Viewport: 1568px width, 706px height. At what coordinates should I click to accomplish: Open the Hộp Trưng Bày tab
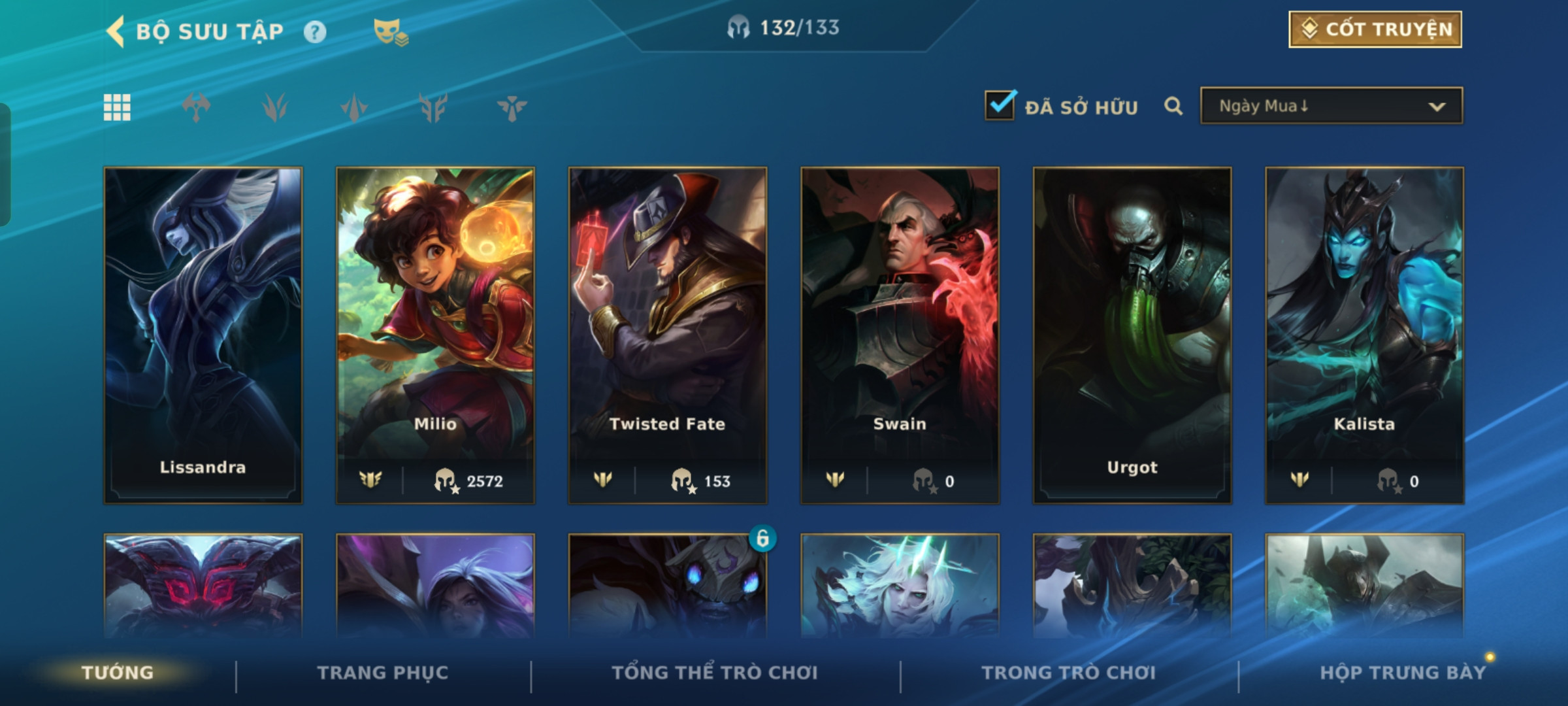[1402, 673]
